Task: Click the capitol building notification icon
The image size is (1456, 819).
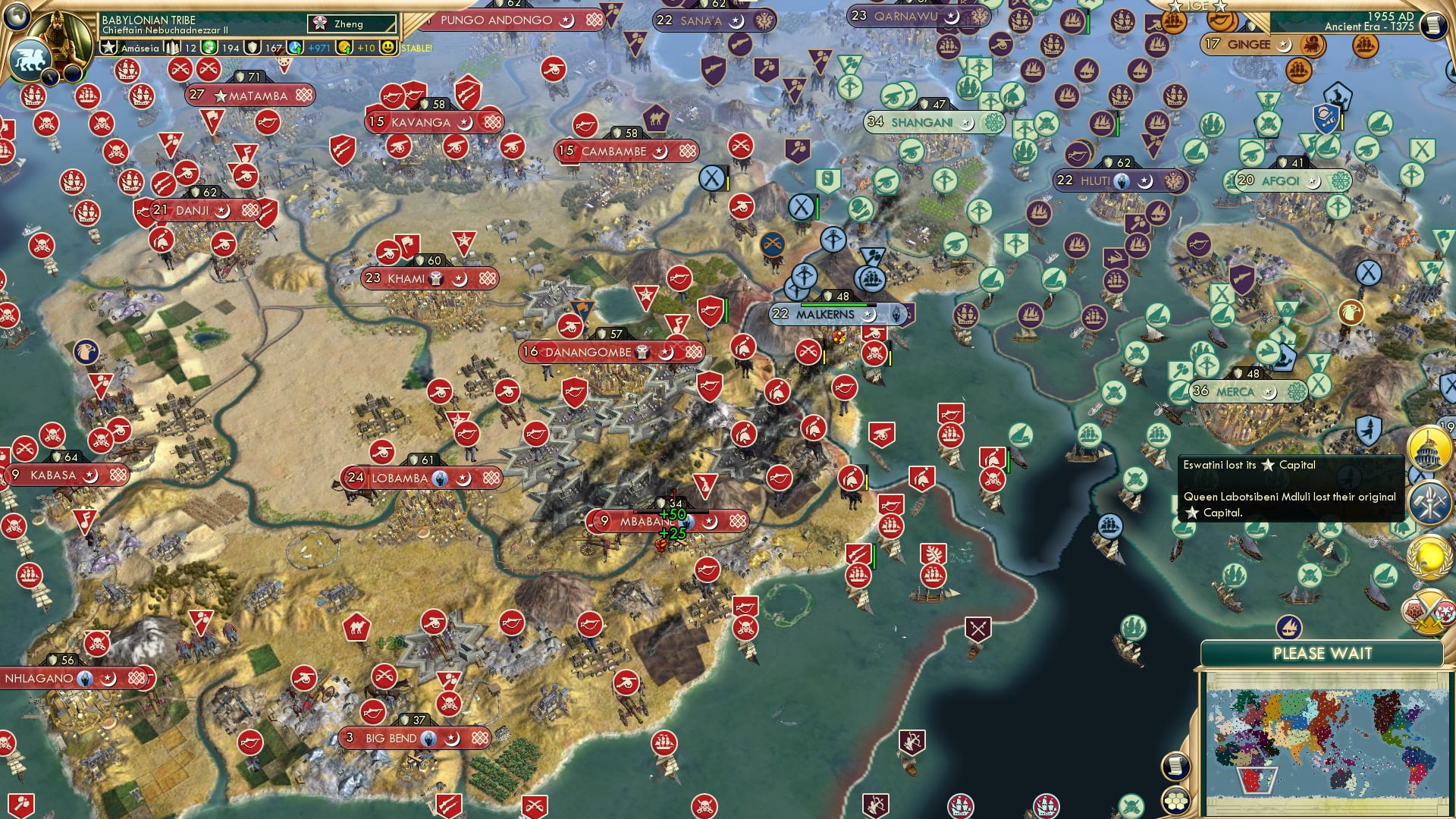Action: 1429,449
